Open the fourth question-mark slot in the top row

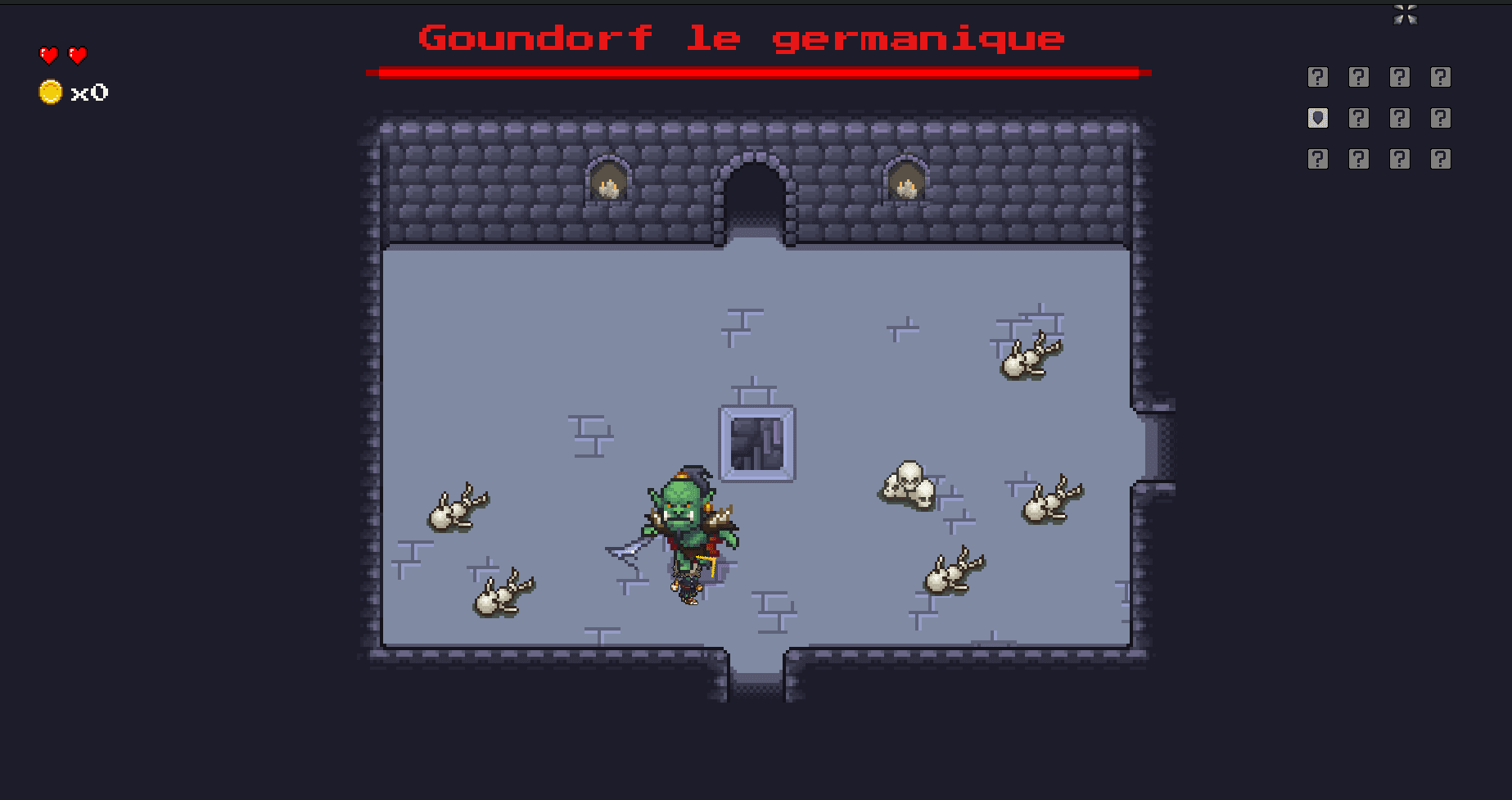click(x=1441, y=77)
